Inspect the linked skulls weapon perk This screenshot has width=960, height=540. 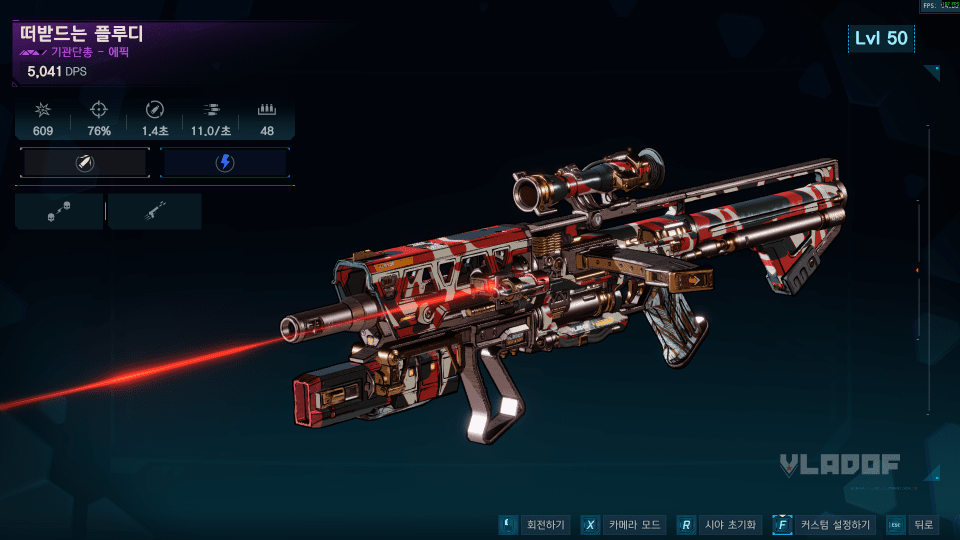59,212
